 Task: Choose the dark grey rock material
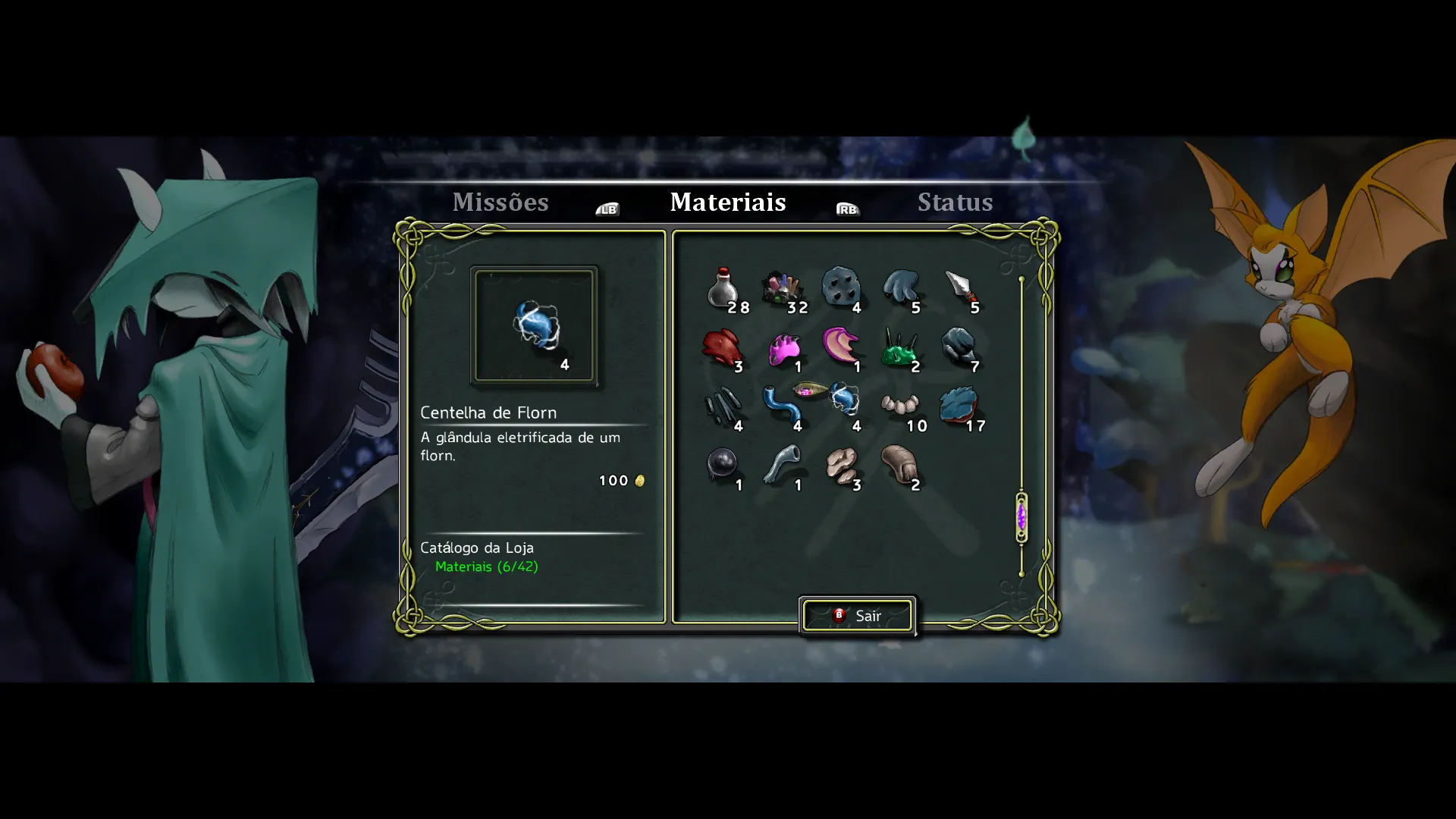pyautogui.click(x=959, y=348)
